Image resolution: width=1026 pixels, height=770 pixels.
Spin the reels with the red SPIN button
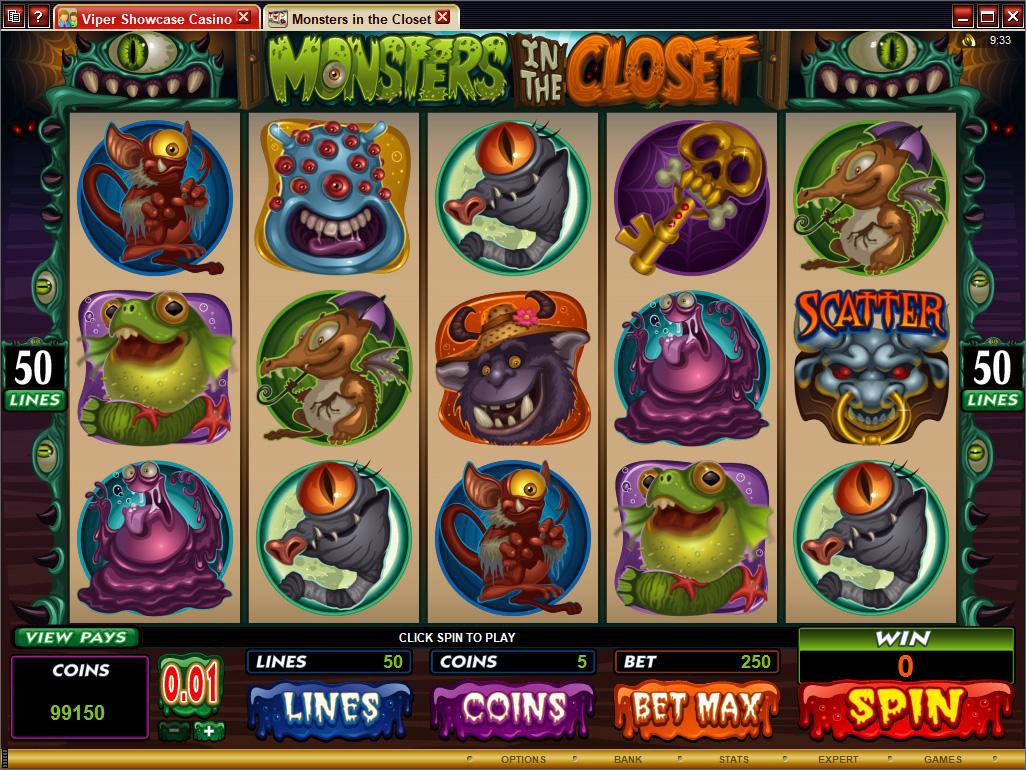[905, 709]
